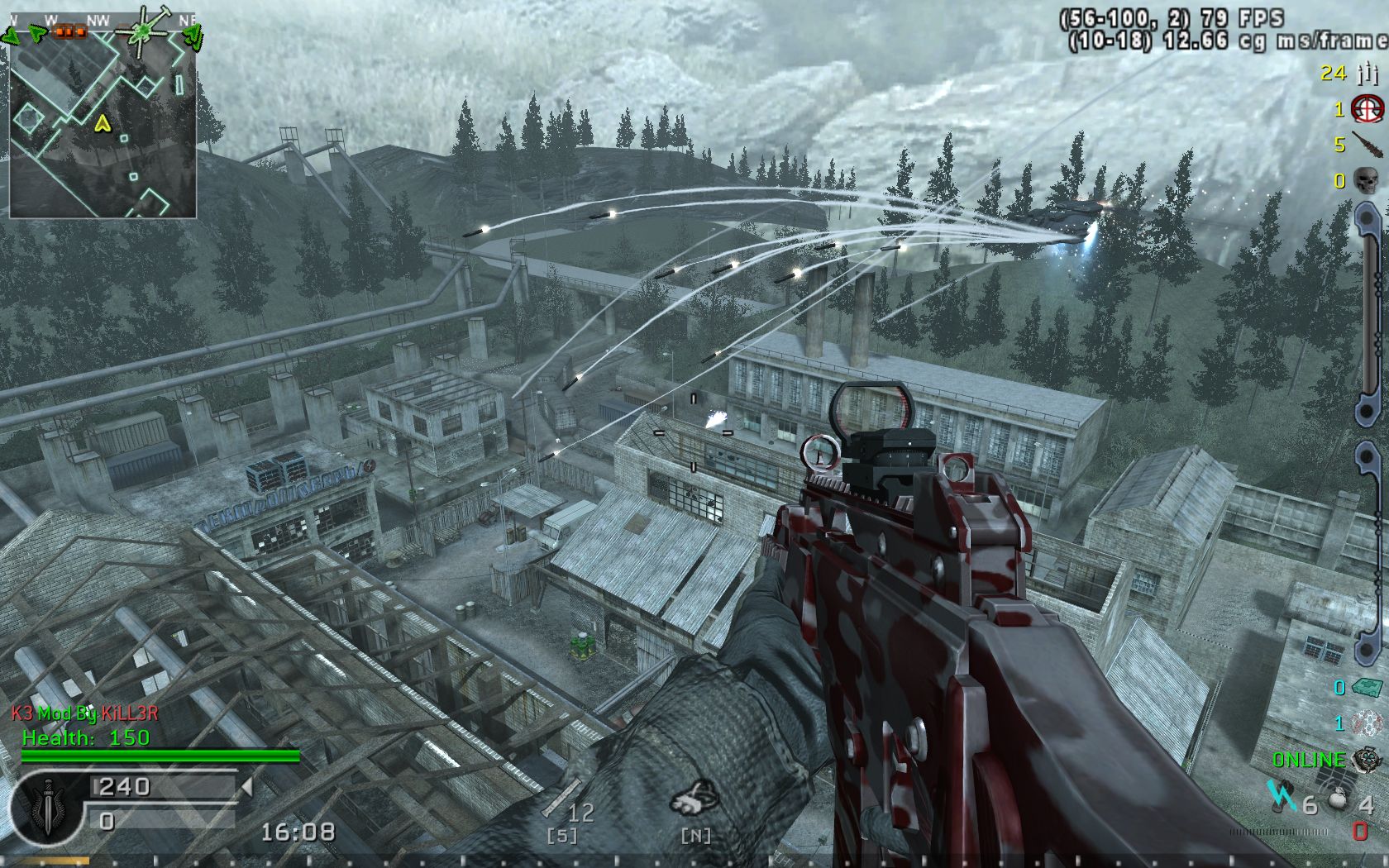Click the grey skull deaths icon
1389x868 pixels.
click(x=1367, y=179)
